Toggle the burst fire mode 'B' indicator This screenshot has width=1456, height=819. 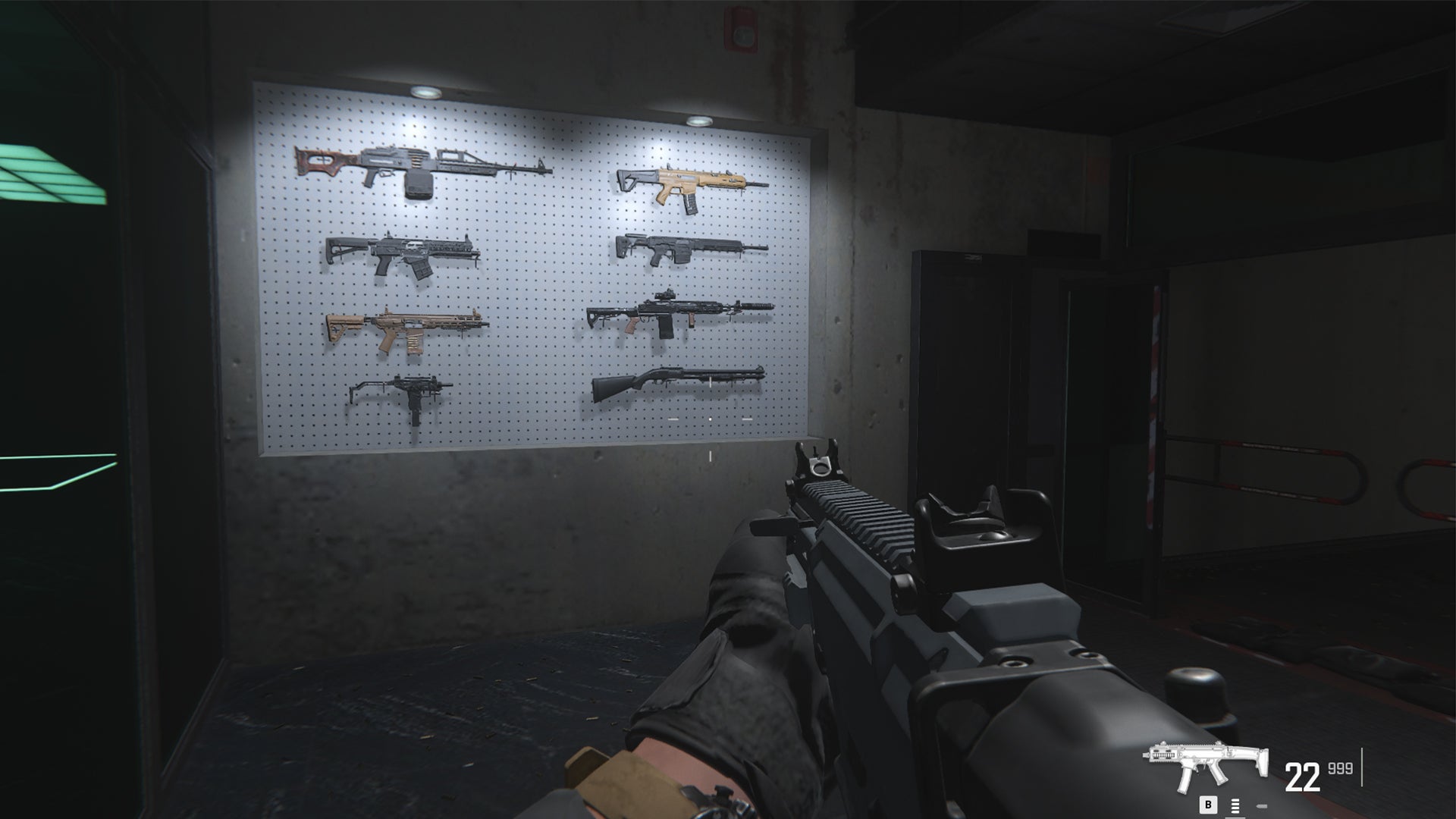pos(1208,805)
